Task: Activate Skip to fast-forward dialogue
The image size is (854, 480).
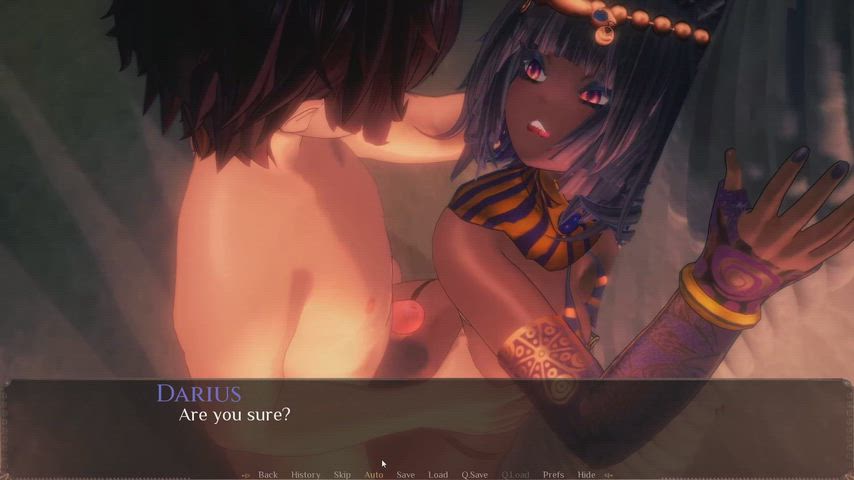Action: [342, 474]
